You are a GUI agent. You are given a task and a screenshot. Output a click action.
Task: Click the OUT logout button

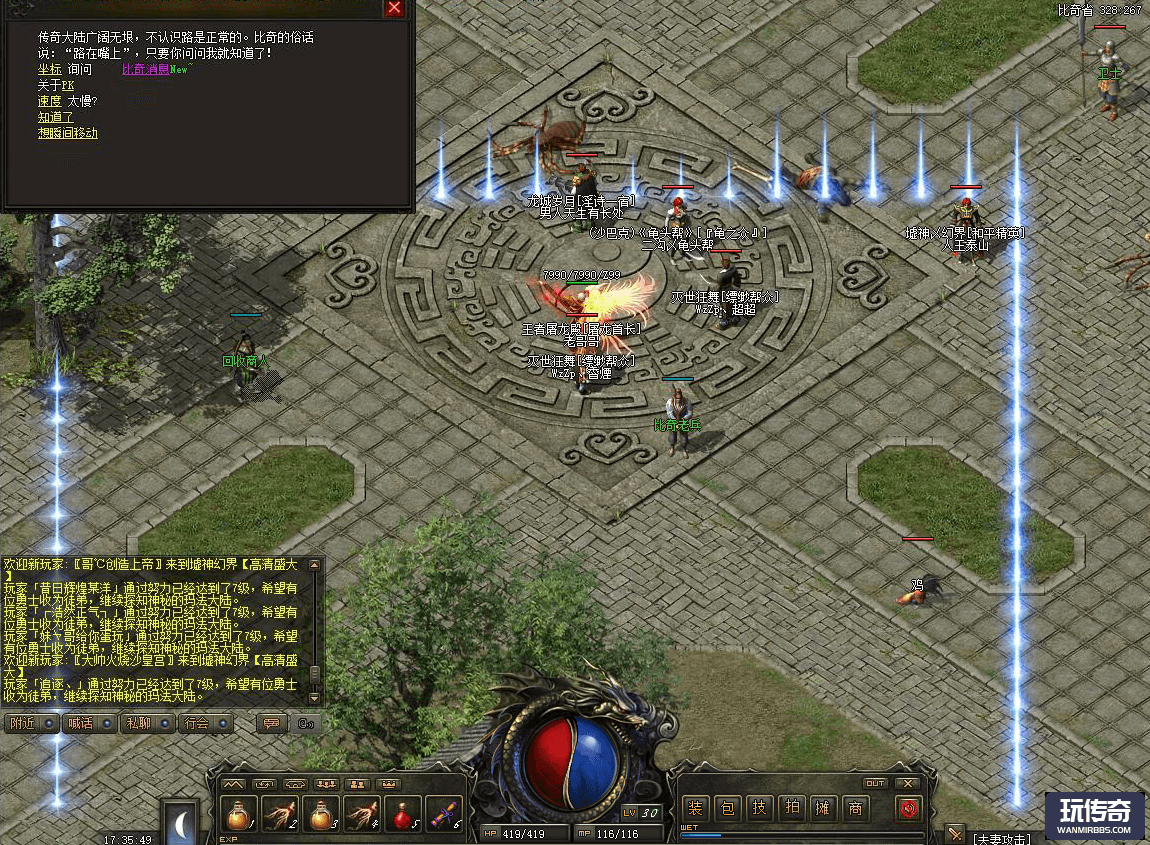[x=875, y=783]
